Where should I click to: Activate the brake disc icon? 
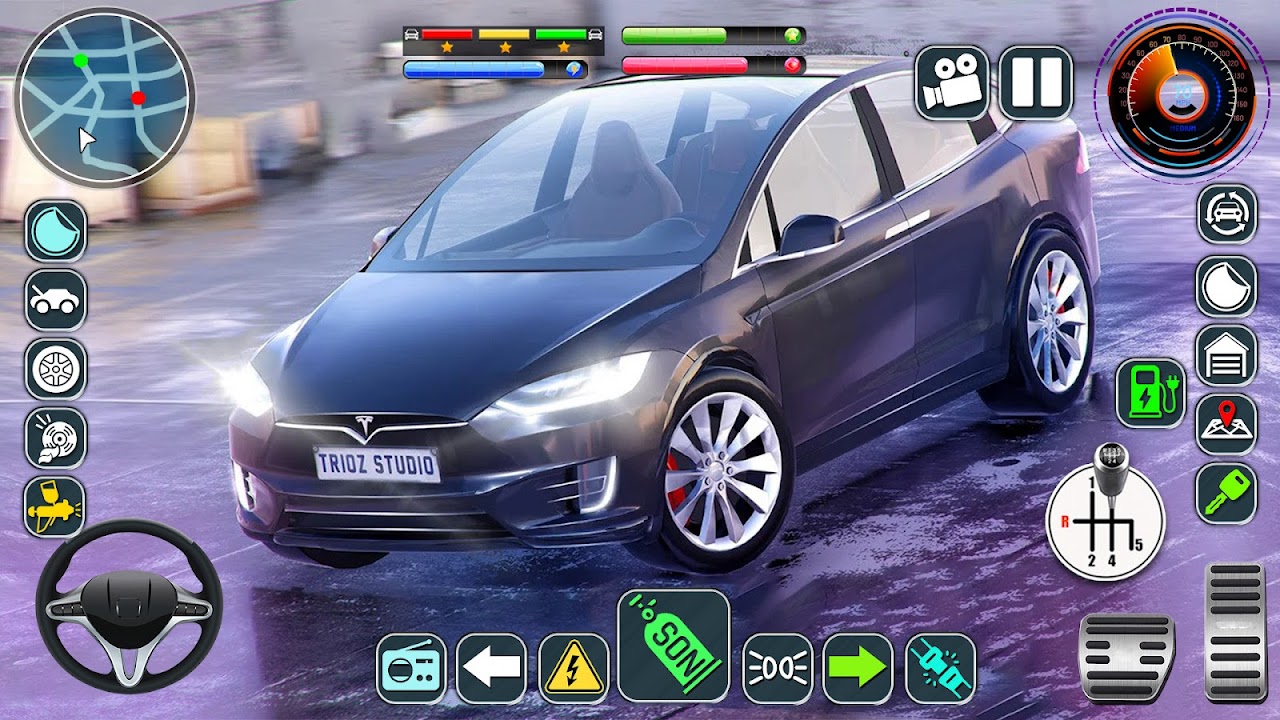[x=56, y=438]
